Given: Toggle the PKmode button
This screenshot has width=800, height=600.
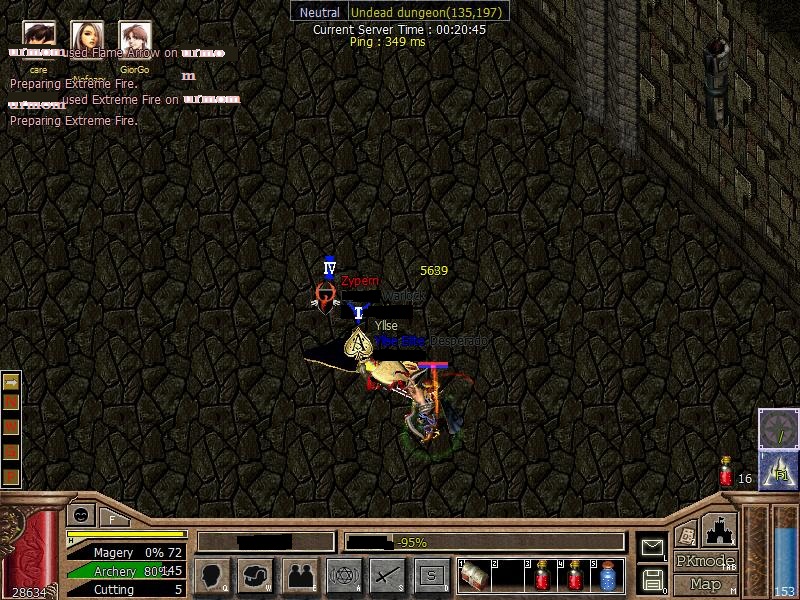Looking at the screenshot, I should coord(705,561).
